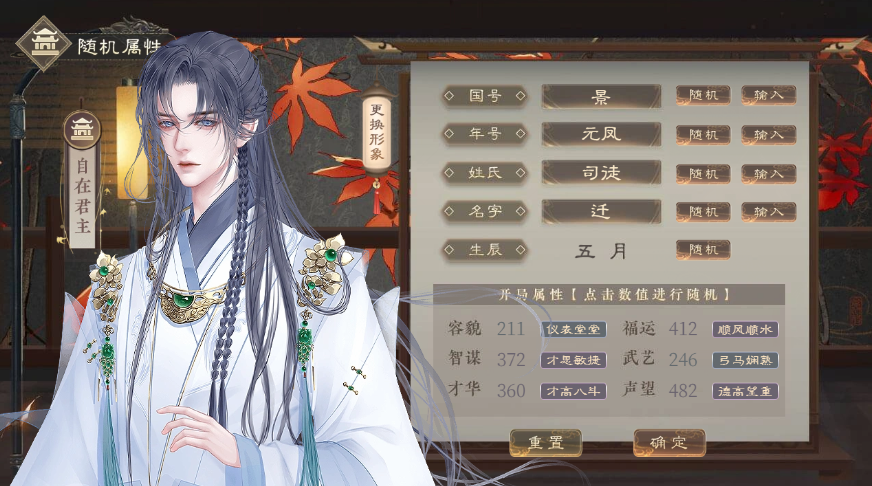
Task: Reroll the 福运 value 412
Action: pos(683,329)
